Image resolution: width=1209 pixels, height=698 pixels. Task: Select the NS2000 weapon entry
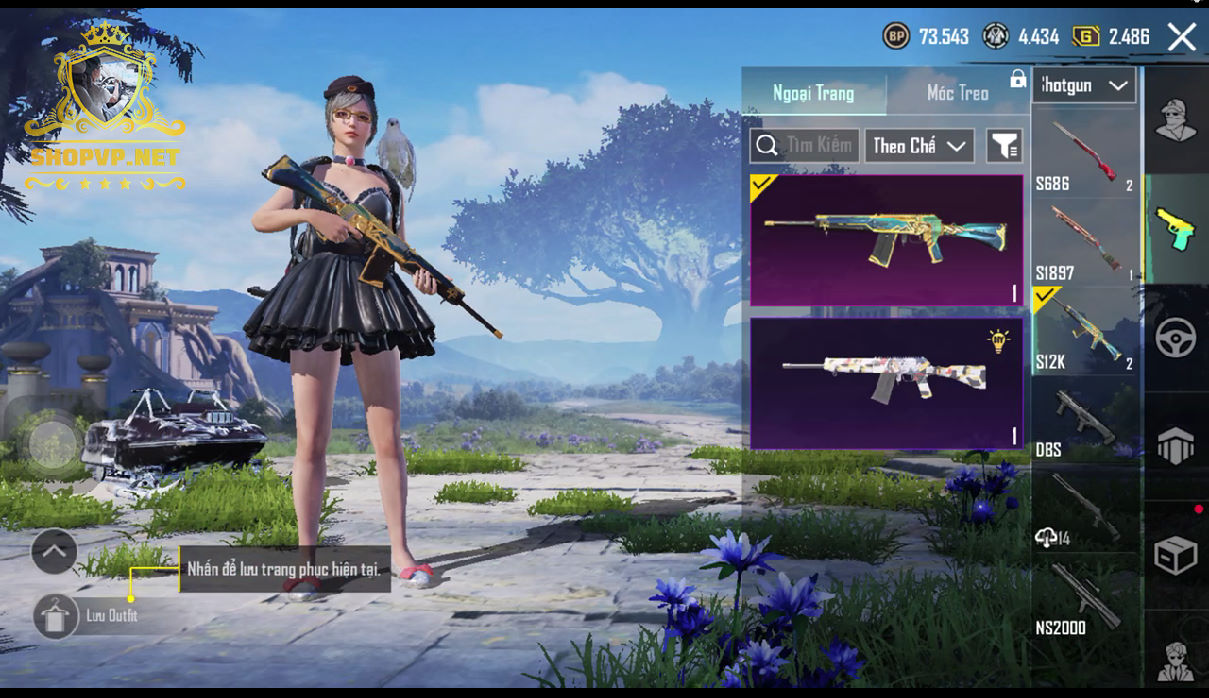(x=1085, y=598)
